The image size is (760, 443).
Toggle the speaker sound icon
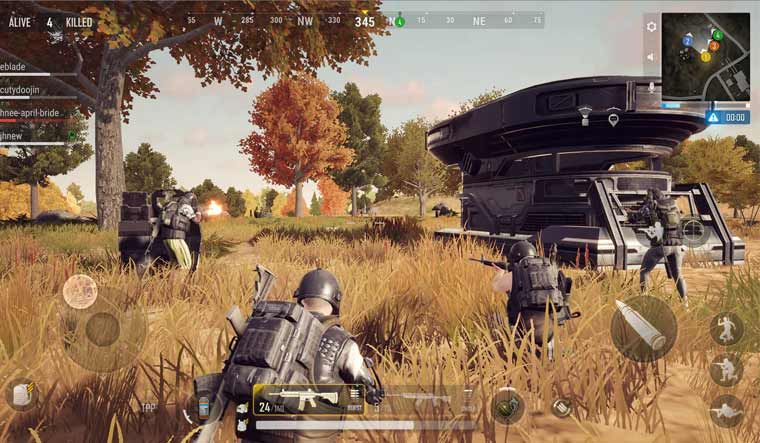652,57
